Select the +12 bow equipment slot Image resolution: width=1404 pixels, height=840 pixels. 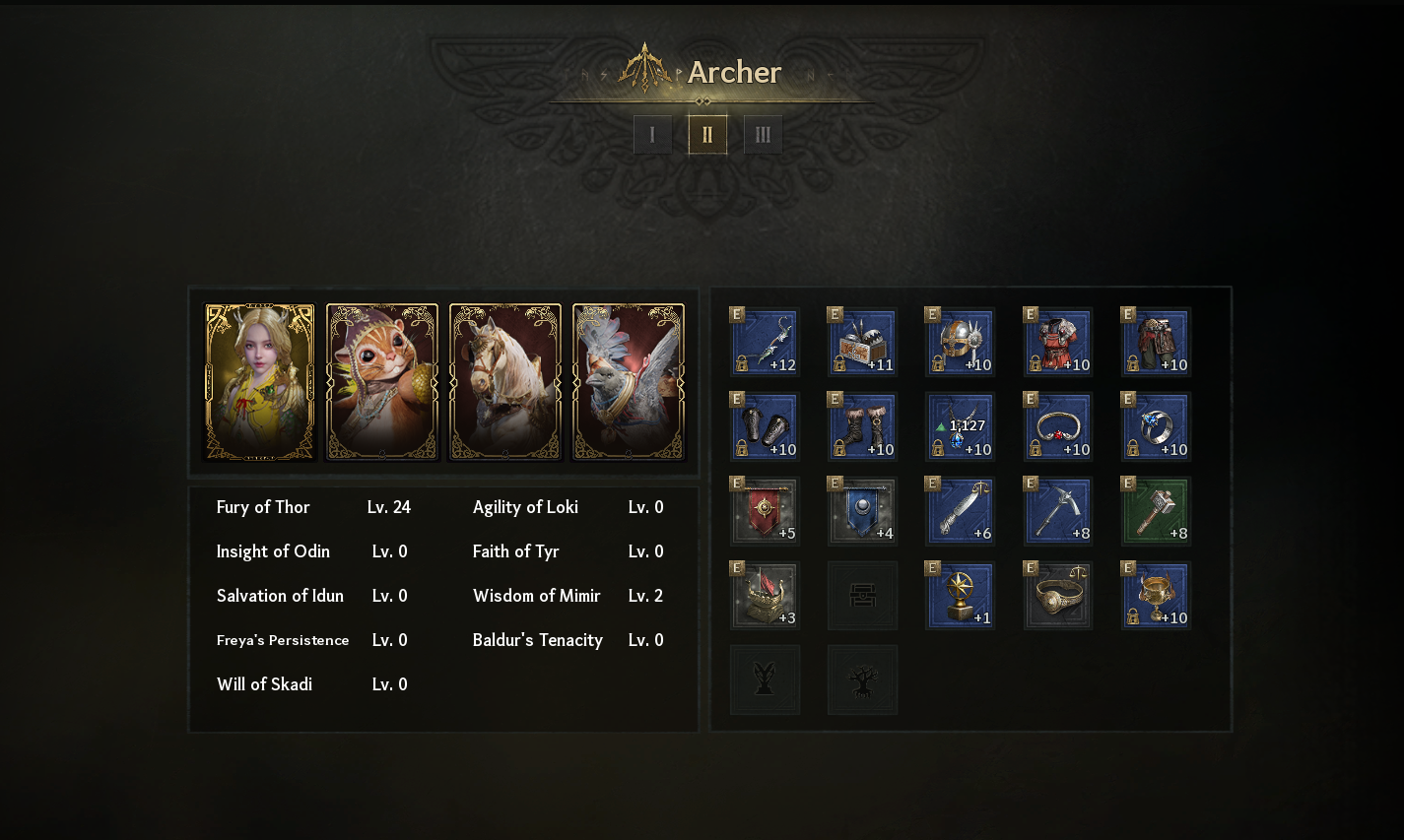click(x=765, y=342)
